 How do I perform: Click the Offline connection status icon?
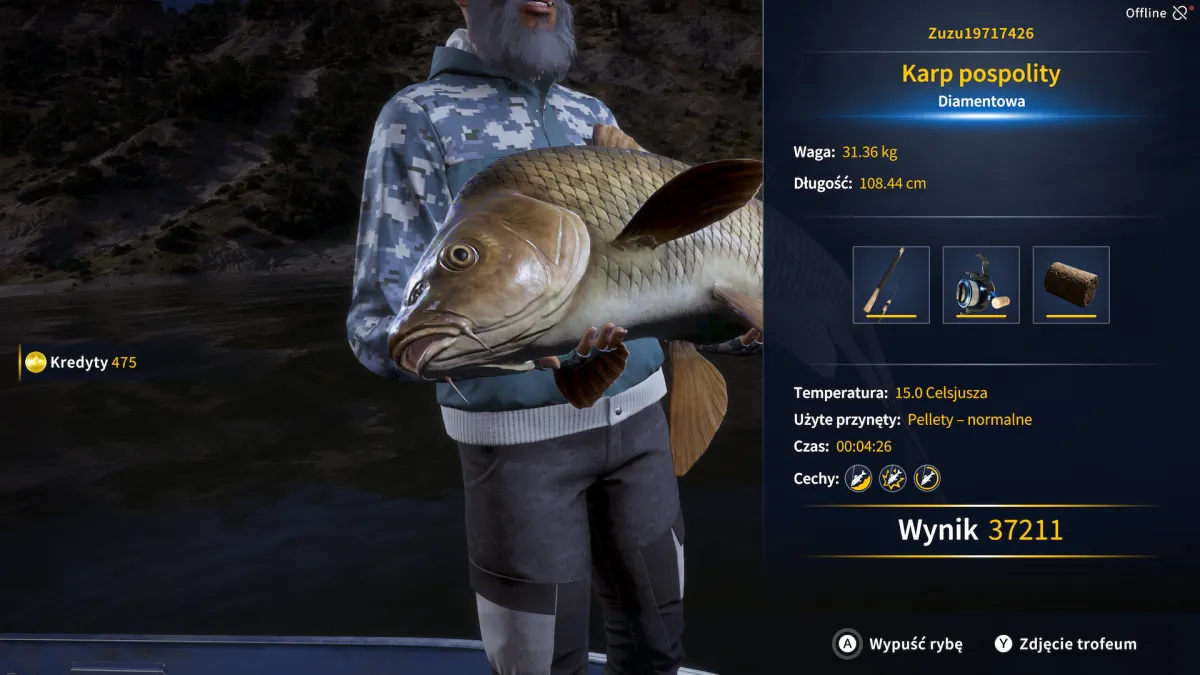pyautogui.click(x=1181, y=13)
